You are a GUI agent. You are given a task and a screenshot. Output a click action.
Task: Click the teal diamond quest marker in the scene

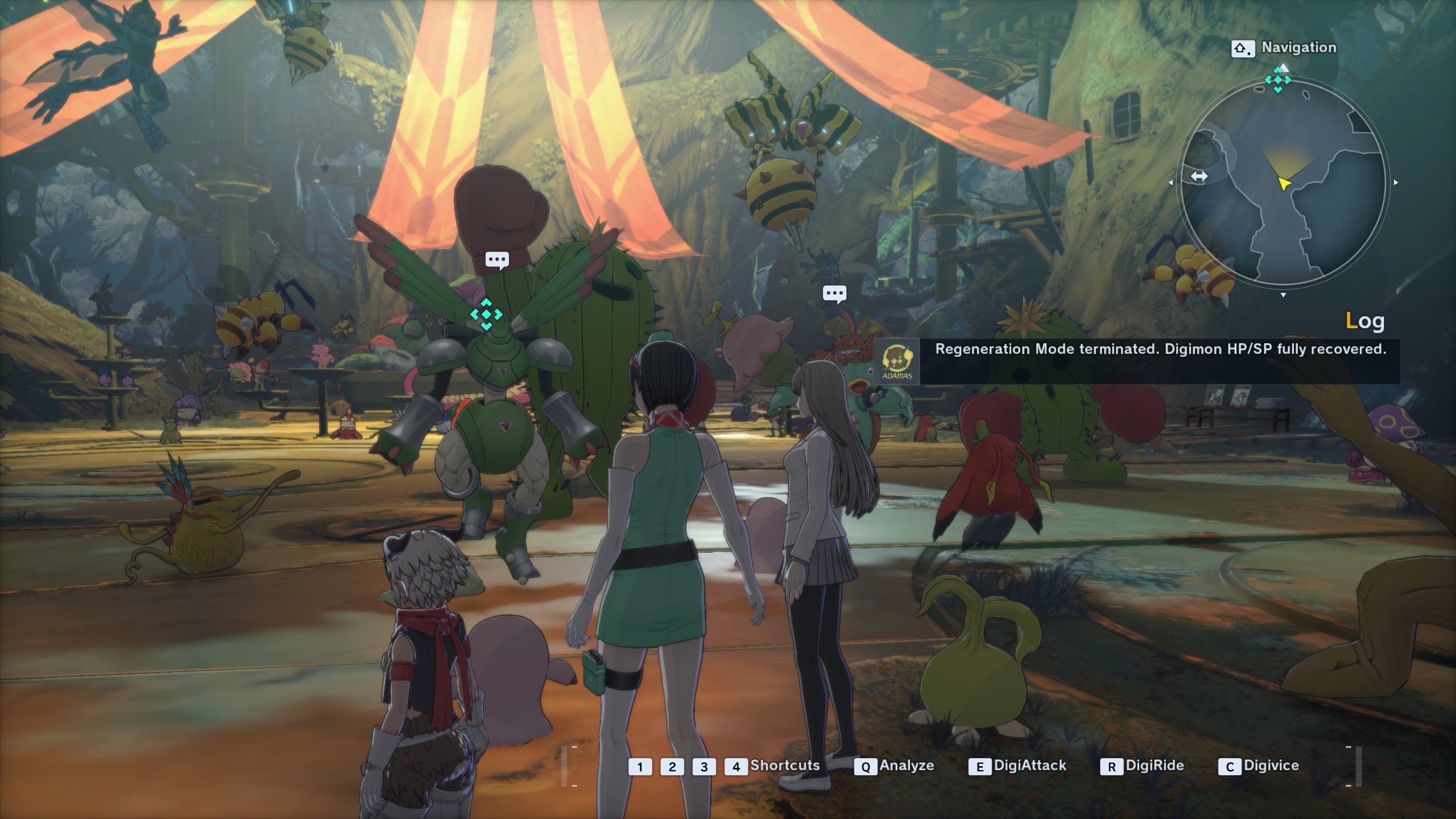click(486, 314)
